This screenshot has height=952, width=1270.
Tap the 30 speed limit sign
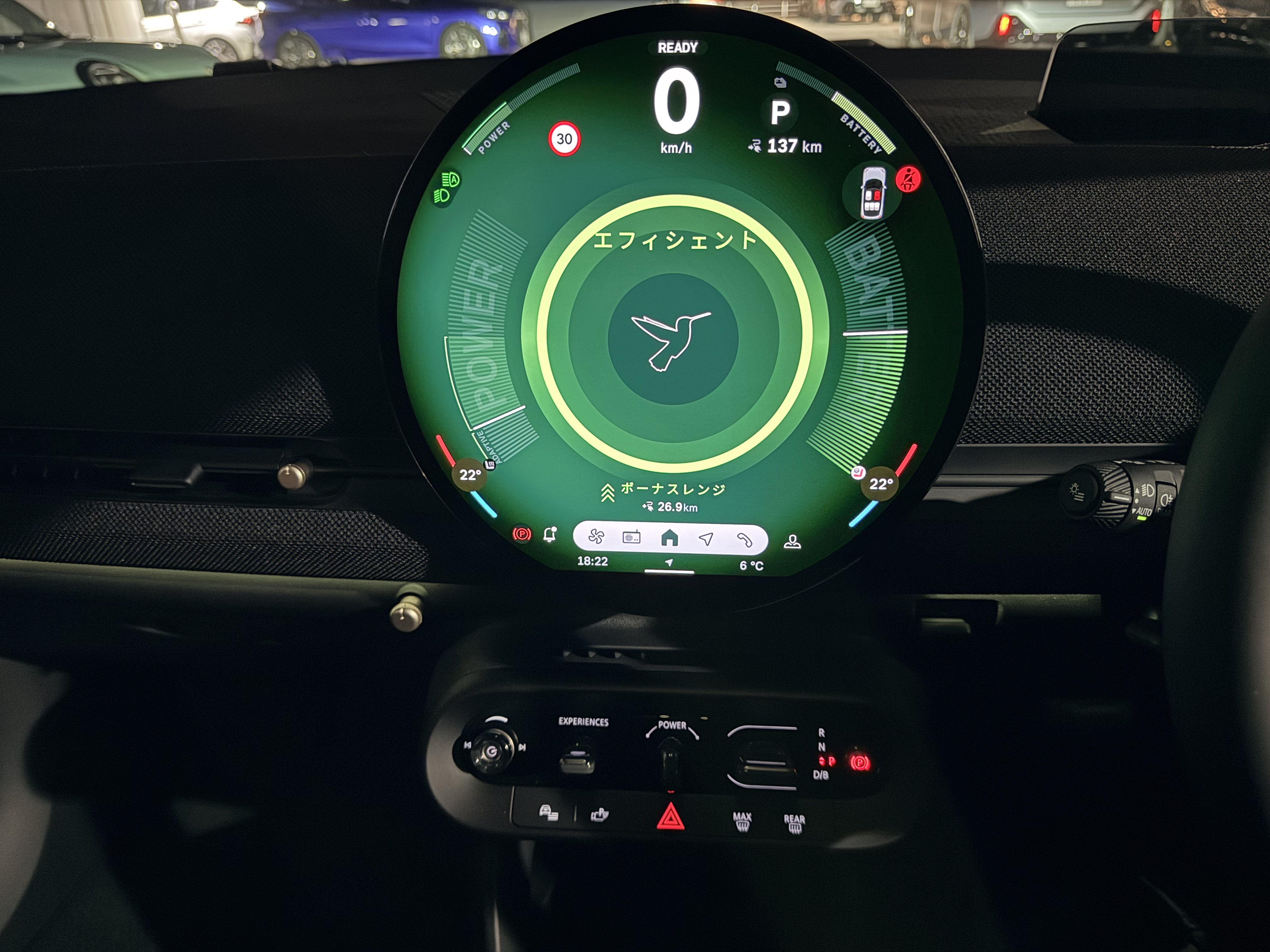[564, 139]
